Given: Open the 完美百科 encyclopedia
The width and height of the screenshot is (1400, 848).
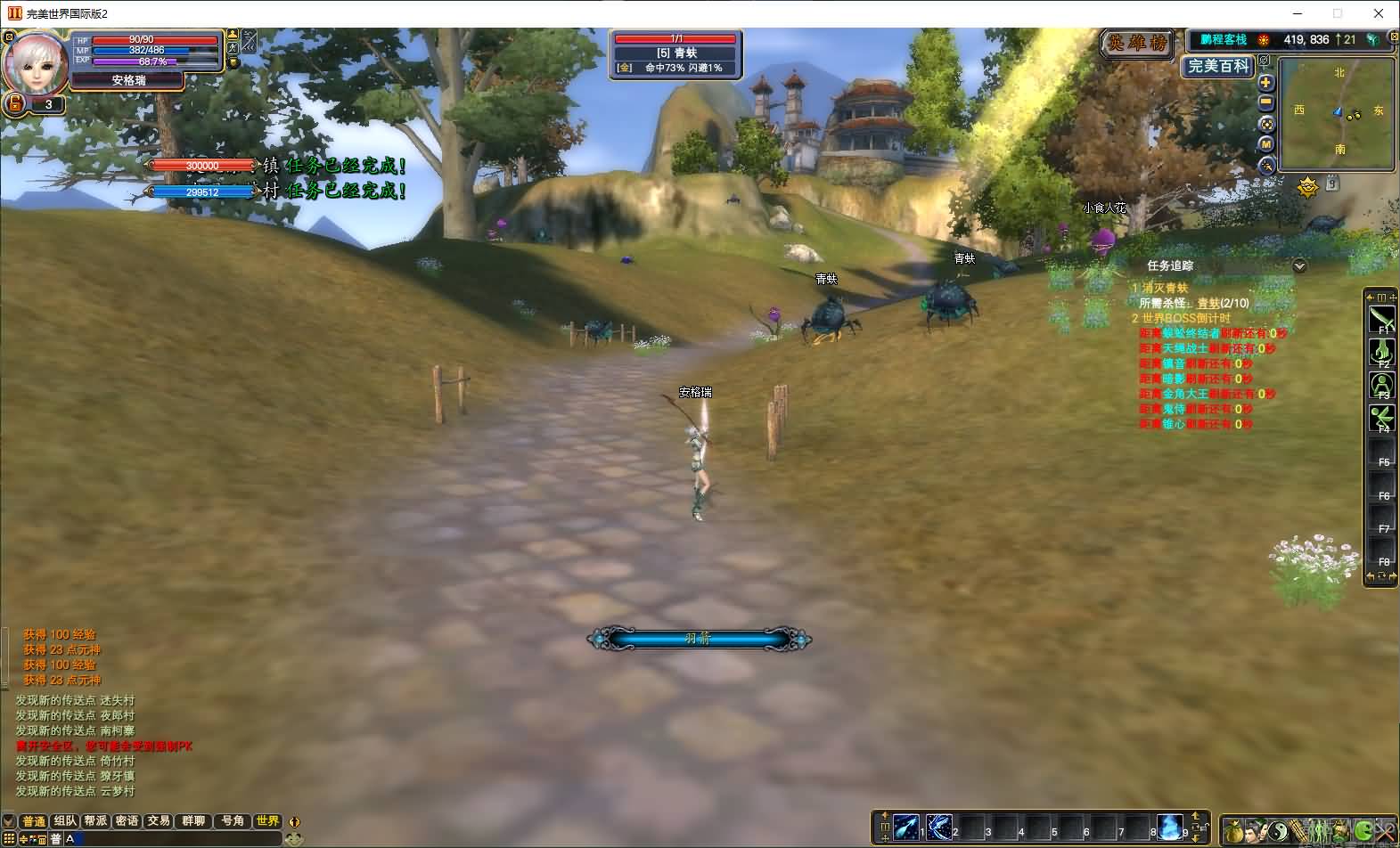Looking at the screenshot, I should pyautogui.click(x=1218, y=66).
